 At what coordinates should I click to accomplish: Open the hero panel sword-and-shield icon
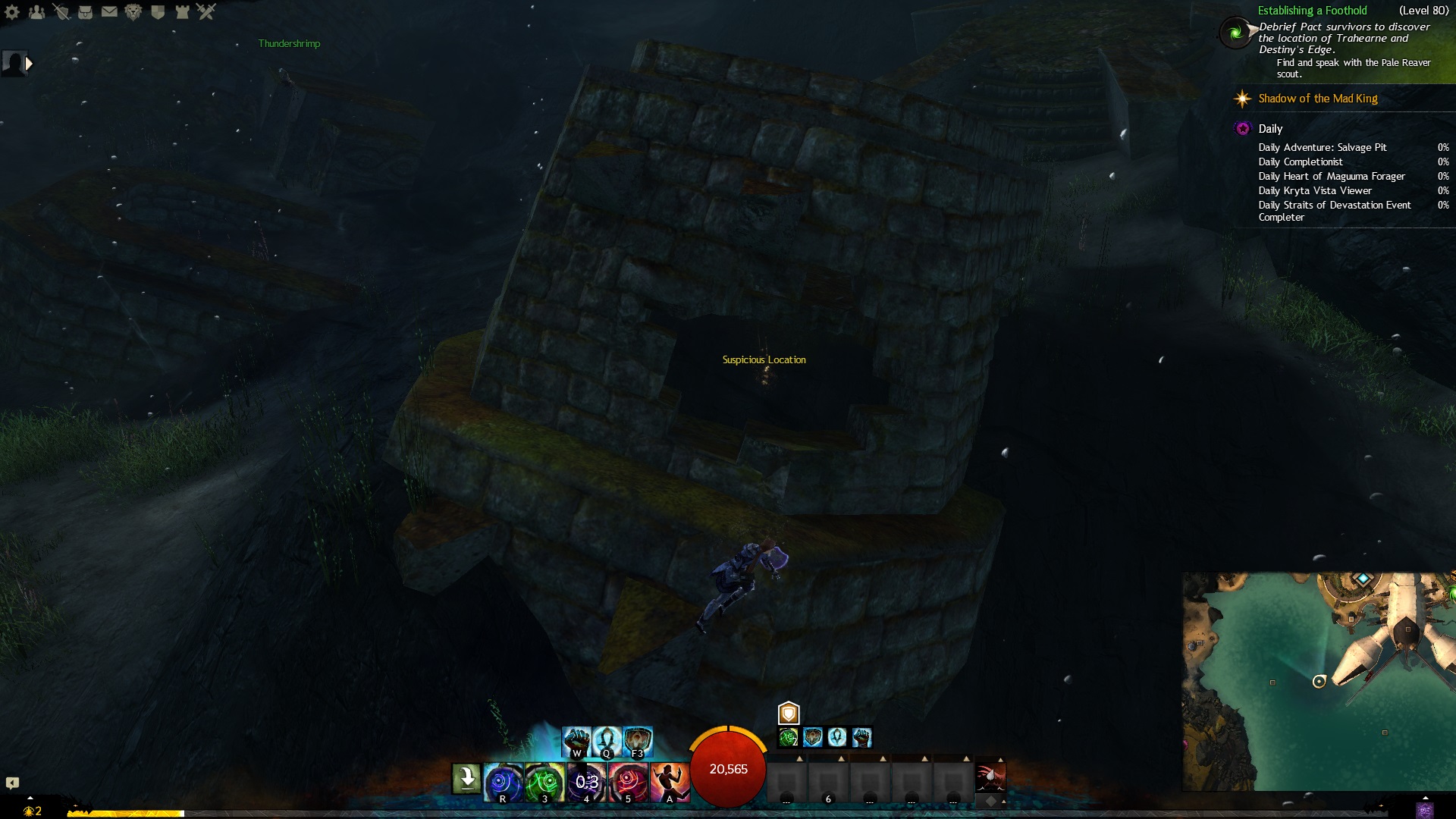coord(61,12)
